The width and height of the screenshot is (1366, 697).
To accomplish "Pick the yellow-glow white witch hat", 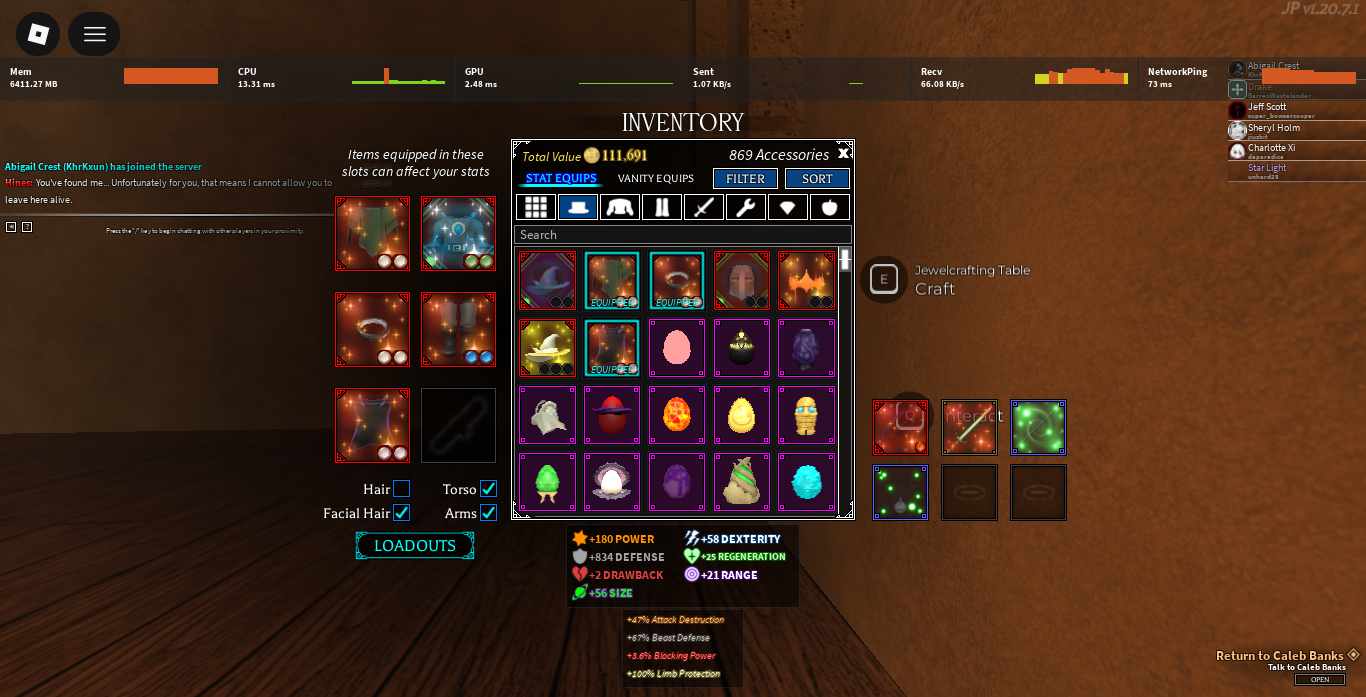I will click(547, 348).
